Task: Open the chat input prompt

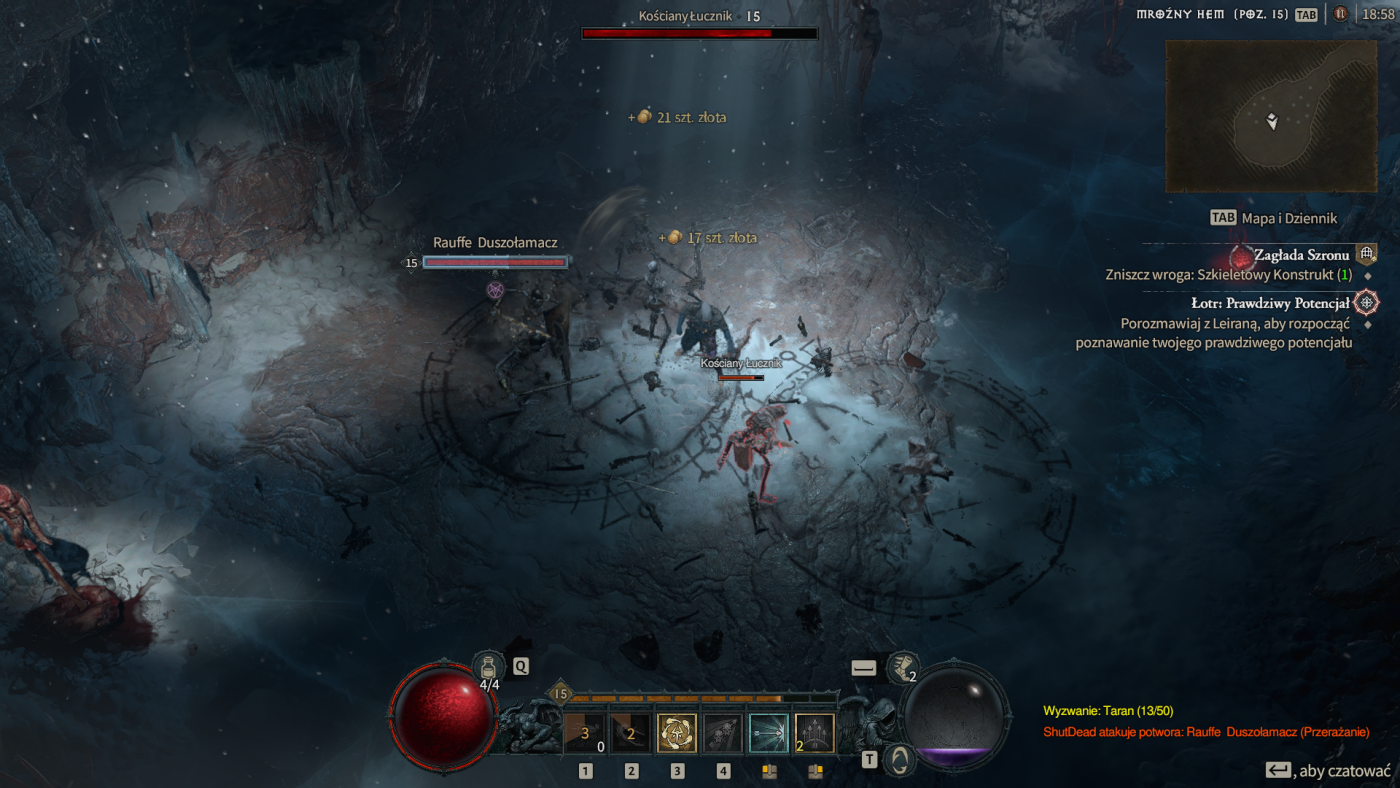Action: [x=1327, y=770]
